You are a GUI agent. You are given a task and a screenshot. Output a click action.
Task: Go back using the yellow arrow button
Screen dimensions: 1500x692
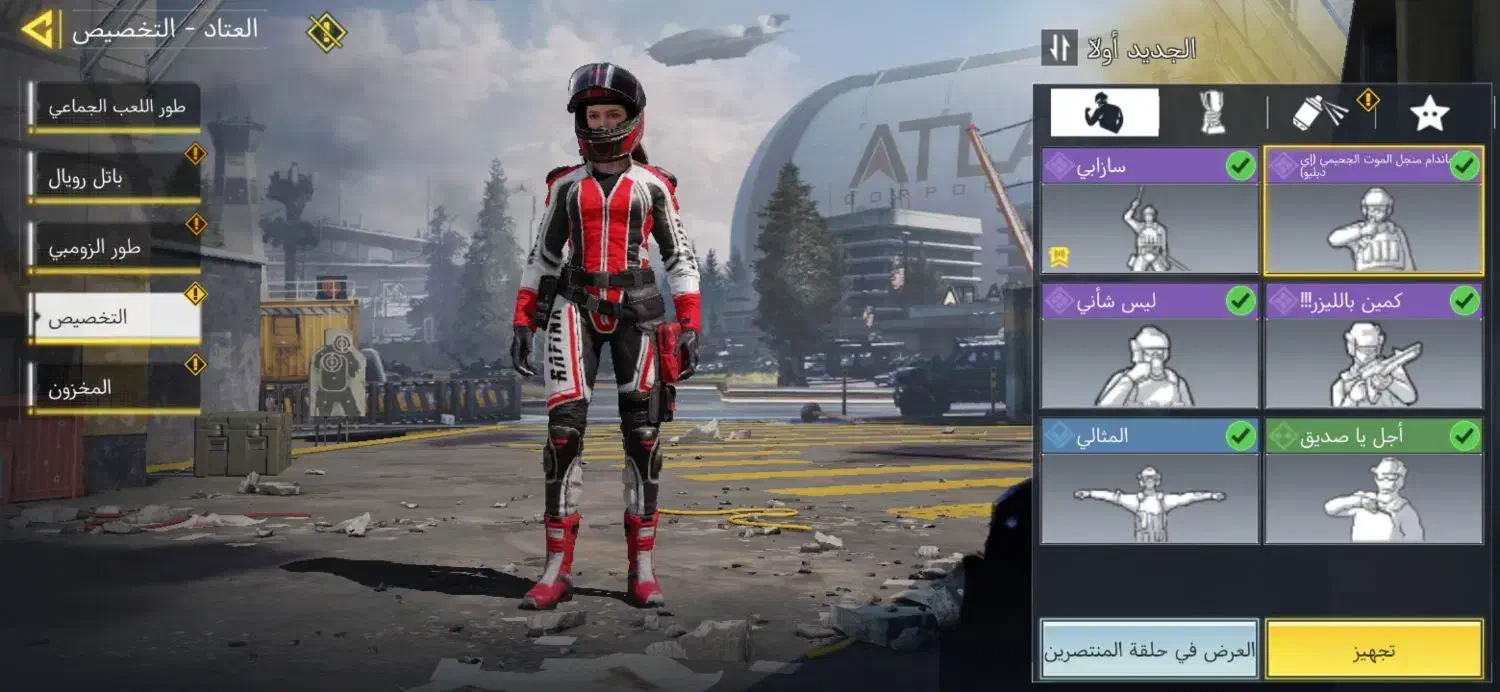[40, 29]
